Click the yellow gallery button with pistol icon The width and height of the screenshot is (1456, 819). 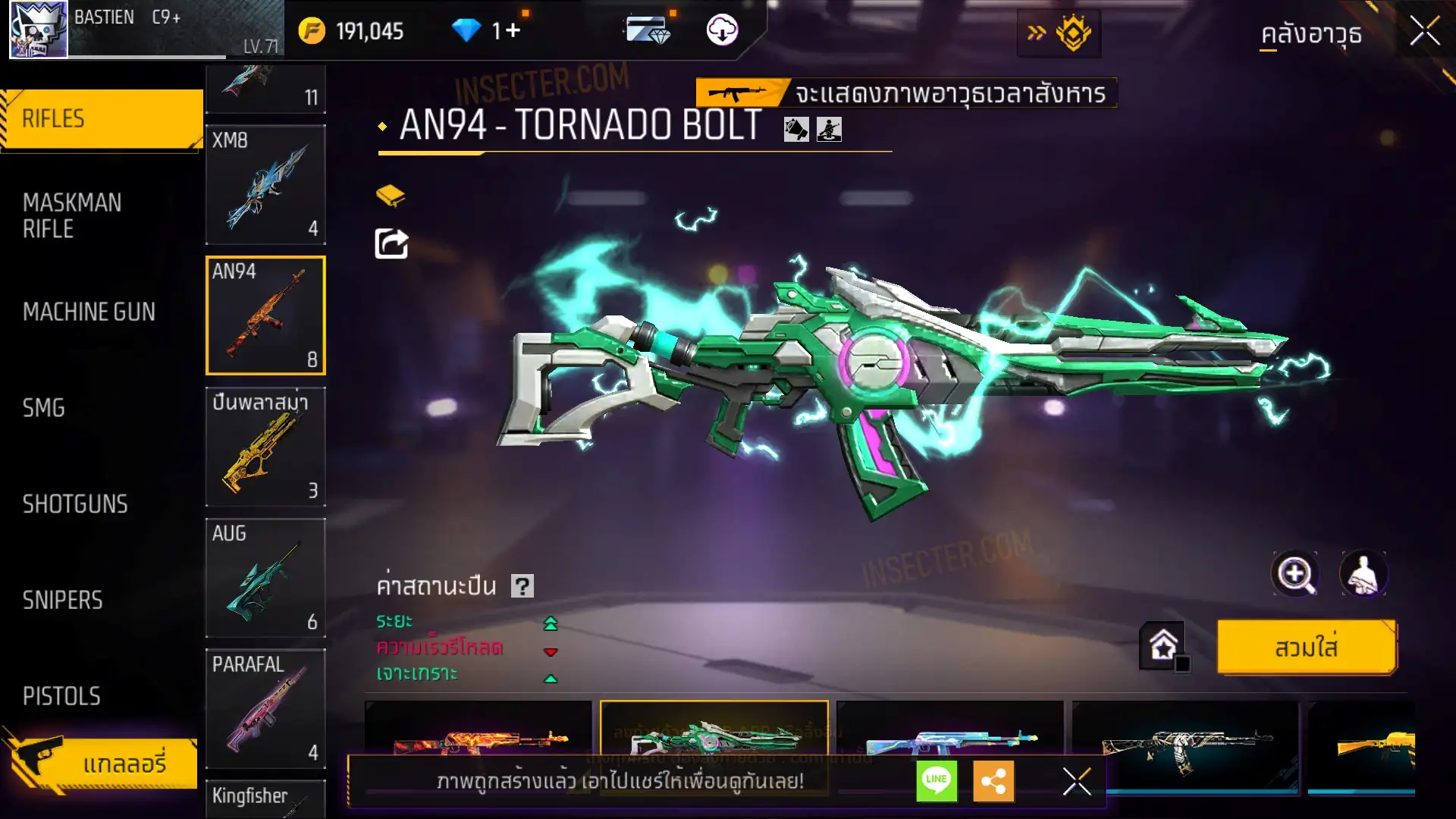click(x=102, y=763)
